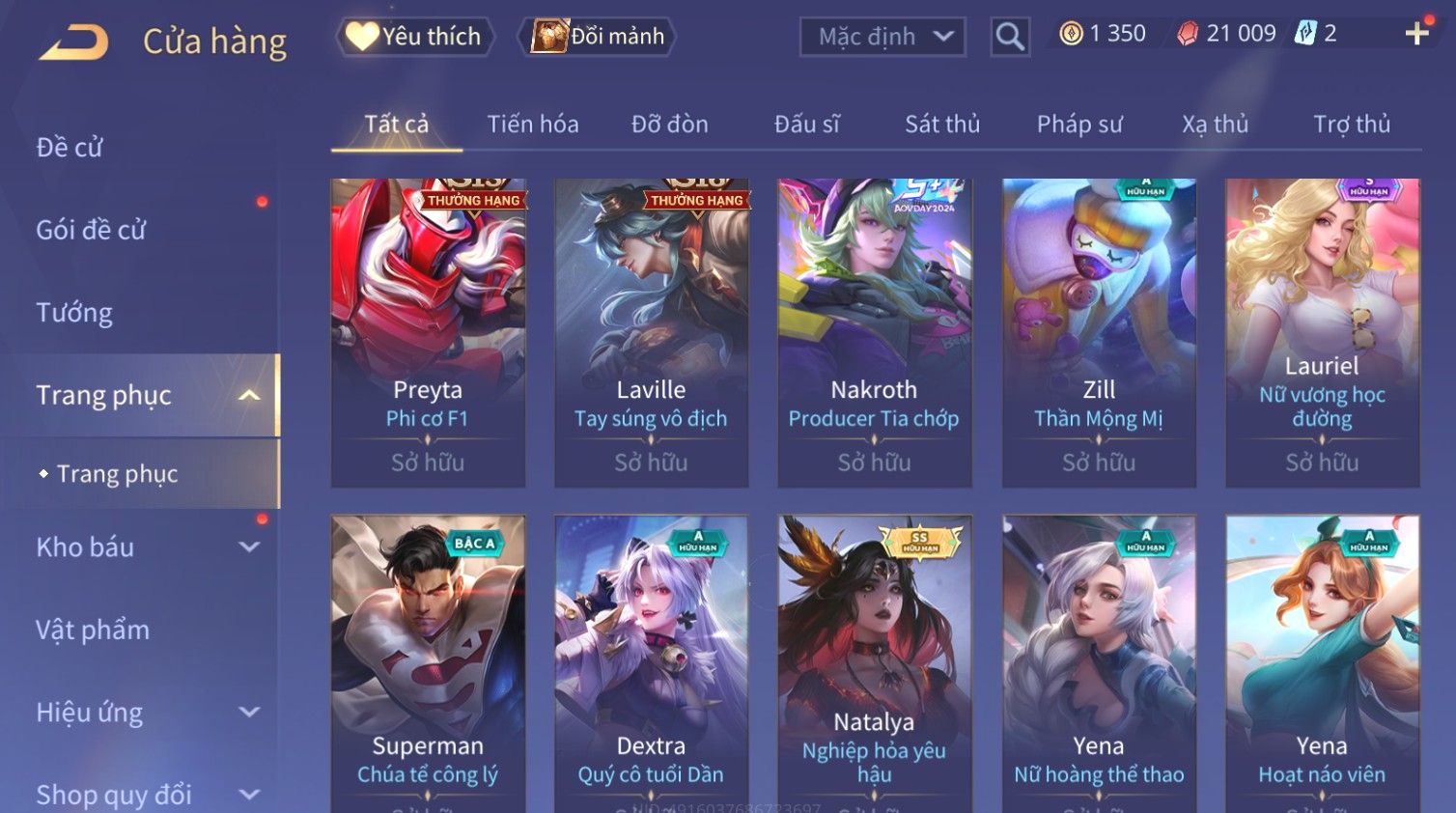Open the Yêu thích favorites list

click(415, 37)
